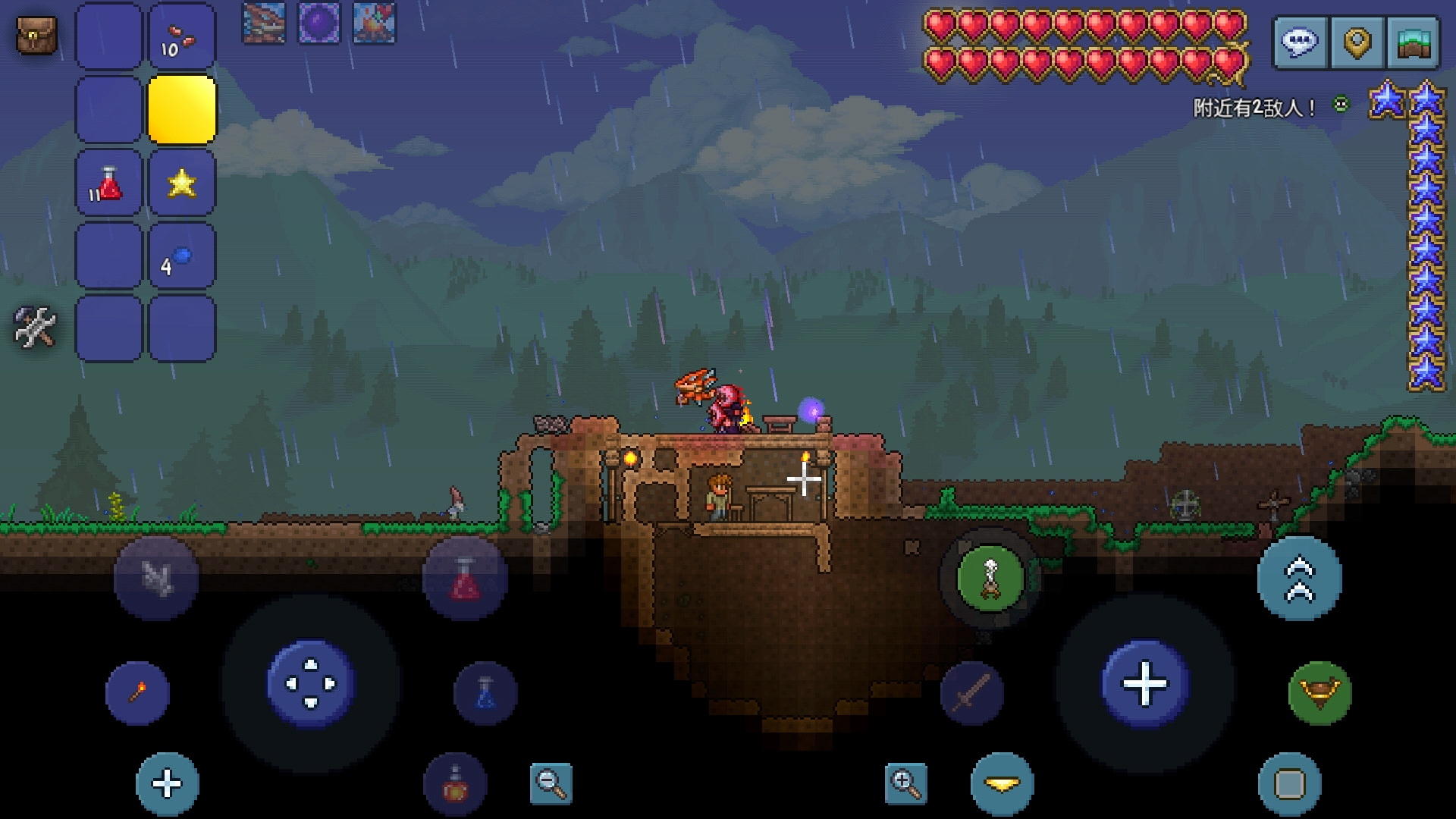Open the world map landscape button
The height and width of the screenshot is (819, 1456).
(1413, 42)
